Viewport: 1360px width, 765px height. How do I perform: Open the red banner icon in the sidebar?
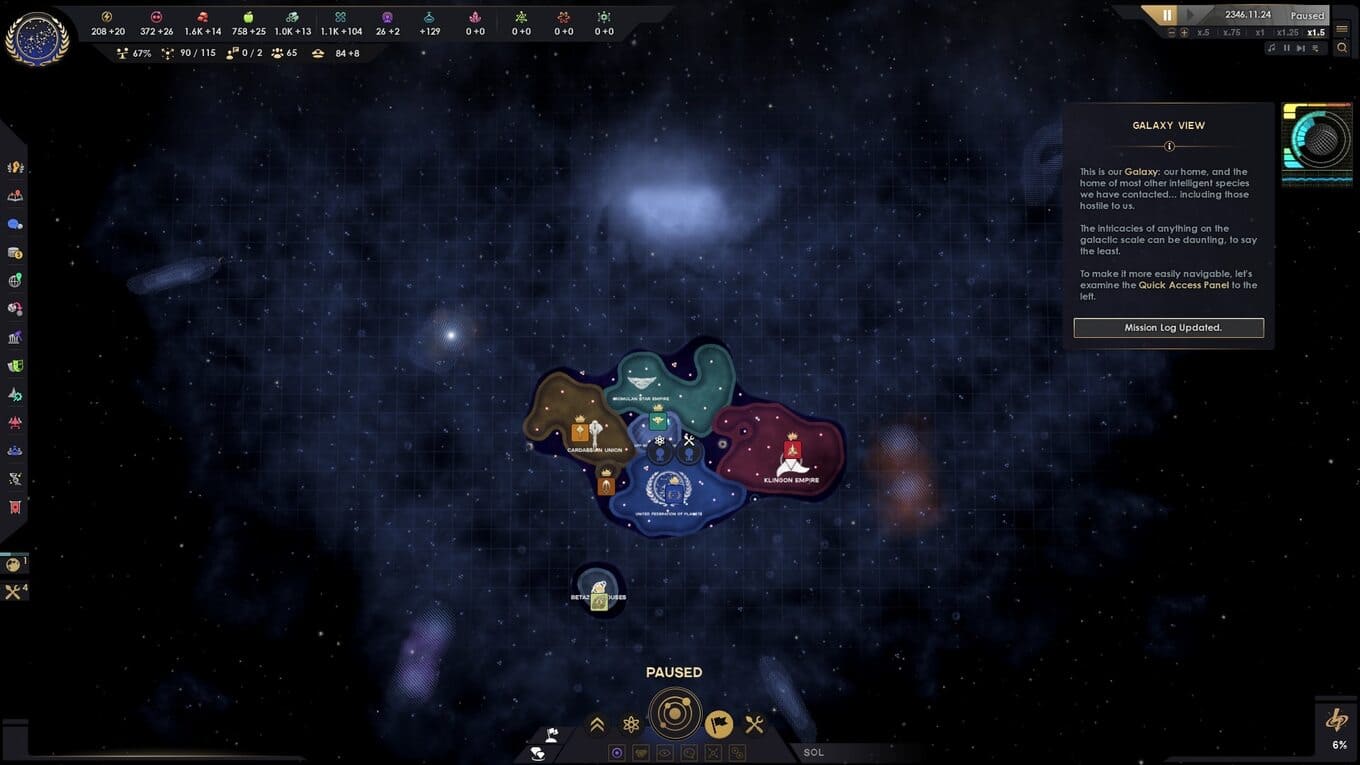point(15,507)
